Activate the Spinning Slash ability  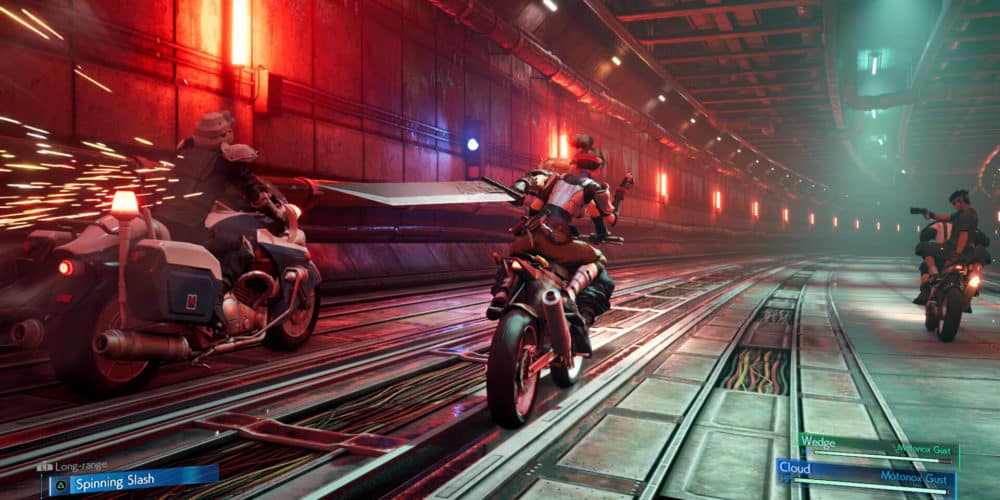point(130,481)
